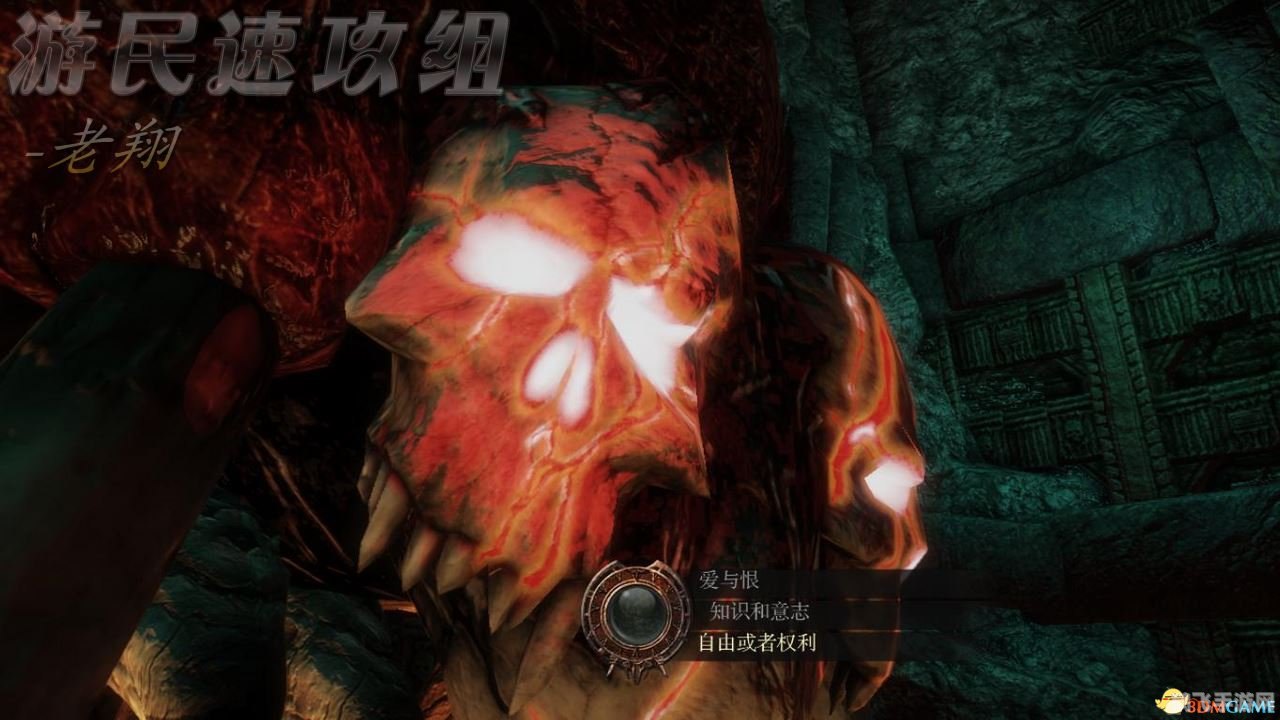Image resolution: width=1280 pixels, height=720 pixels.
Task: Click the blue "GAME" letters in the watermark
Action: [x=1249, y=705]
